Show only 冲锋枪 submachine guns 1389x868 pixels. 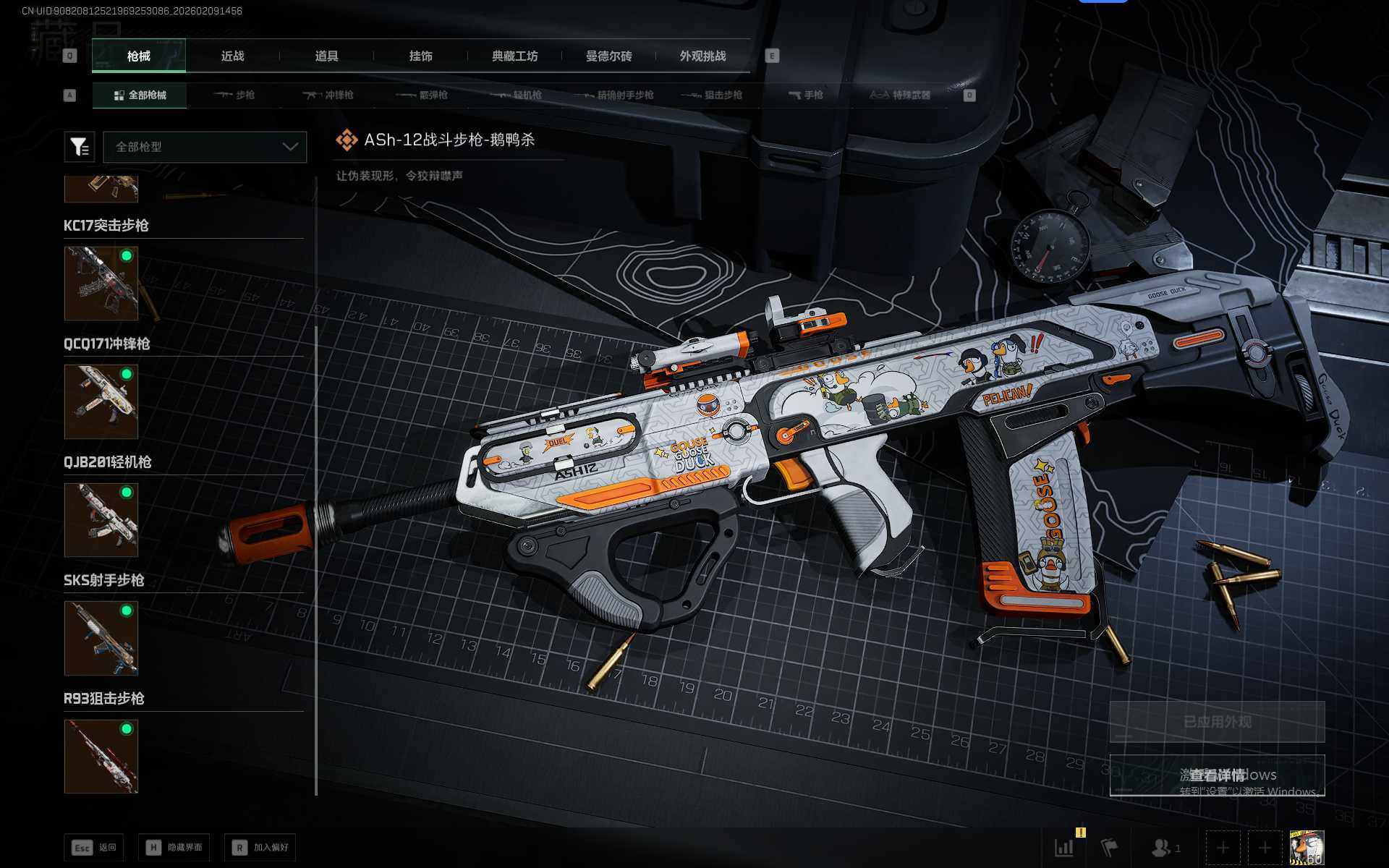(x=329, y=95)
